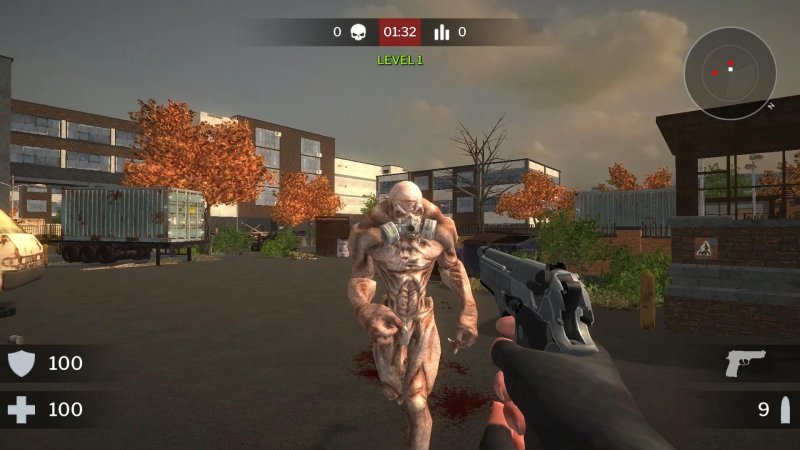The image size is (800, 450).
Task: Click the skull kill counter icon
Action: [x=358, y=32]
